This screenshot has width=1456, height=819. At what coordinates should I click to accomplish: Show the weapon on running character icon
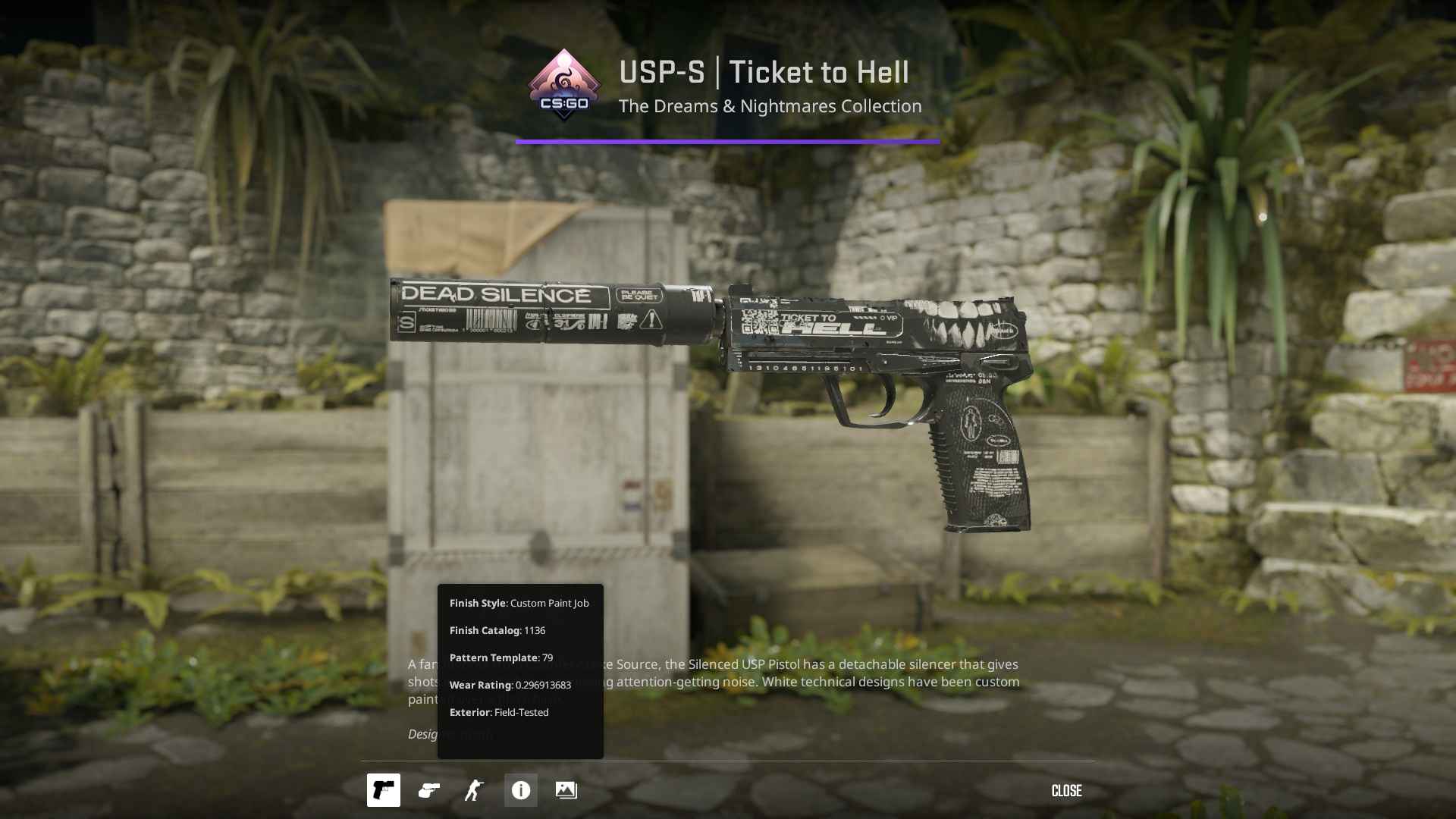[475, 790]
